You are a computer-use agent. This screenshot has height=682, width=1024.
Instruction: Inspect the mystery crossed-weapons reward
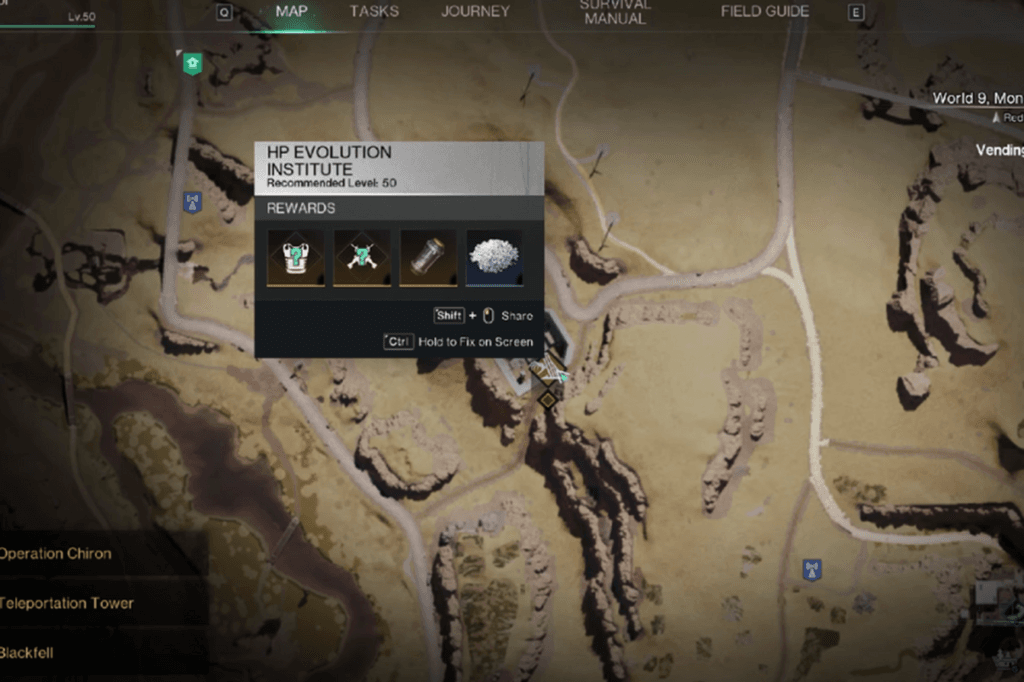(x=362, y=258)
